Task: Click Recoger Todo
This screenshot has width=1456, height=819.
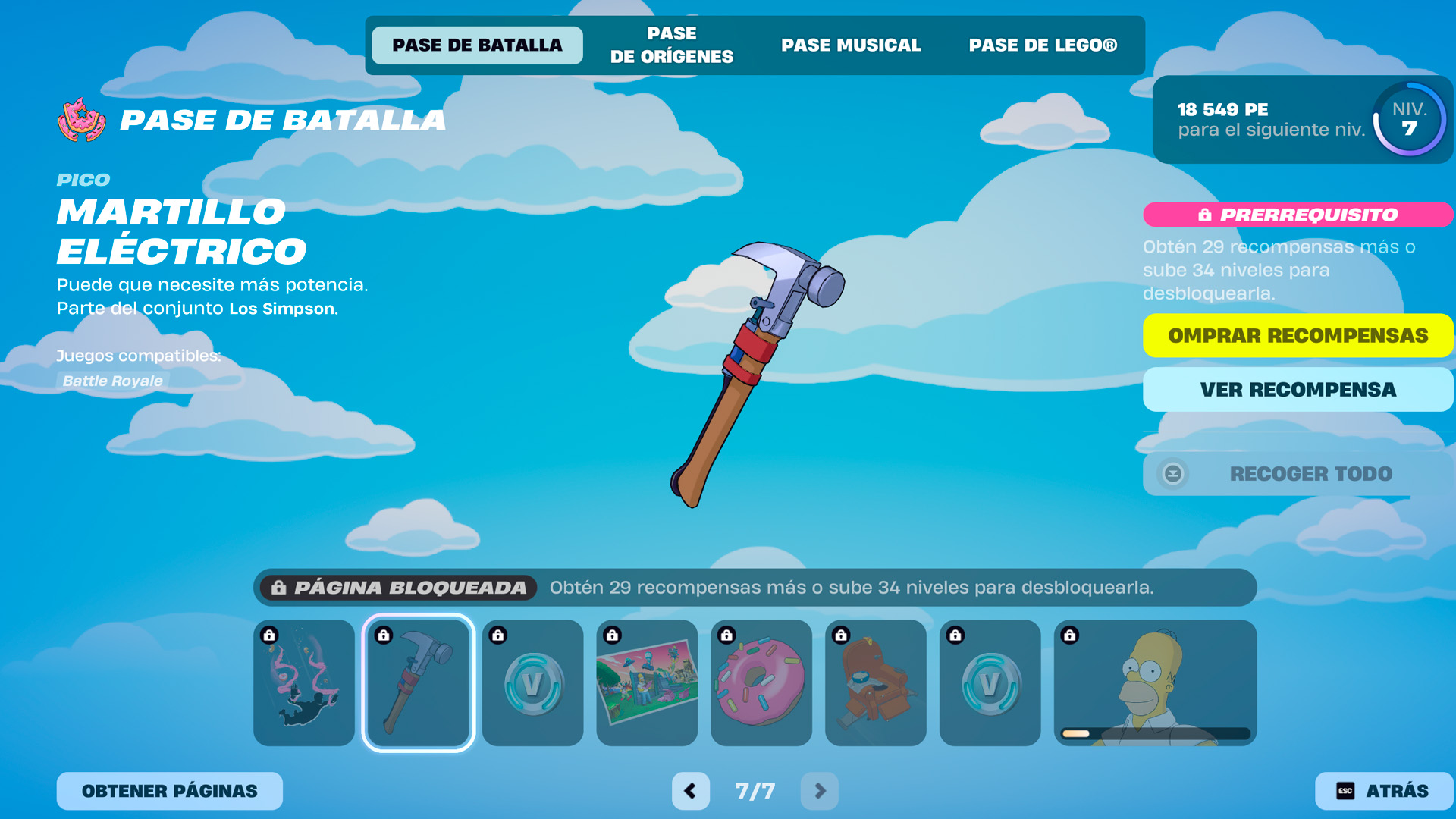Action: pos(1298,474)
